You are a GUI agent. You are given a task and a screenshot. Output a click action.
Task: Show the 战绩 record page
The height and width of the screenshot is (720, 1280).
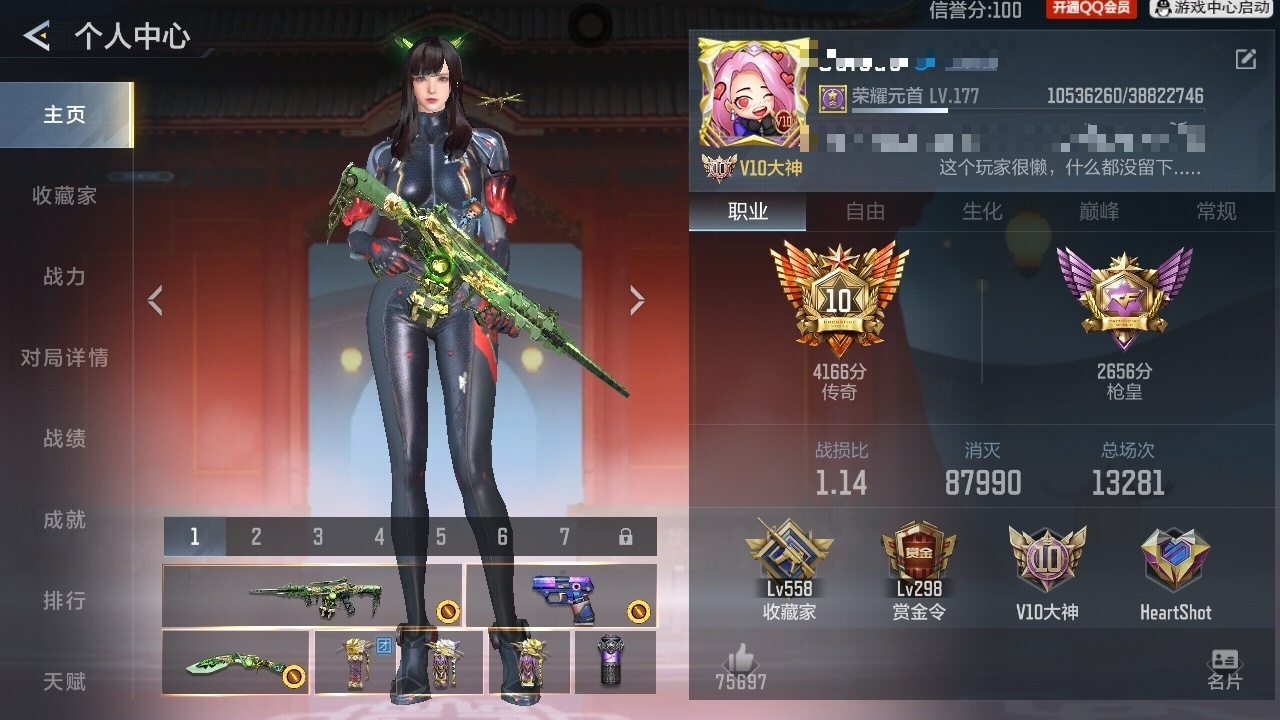[65, 439]
